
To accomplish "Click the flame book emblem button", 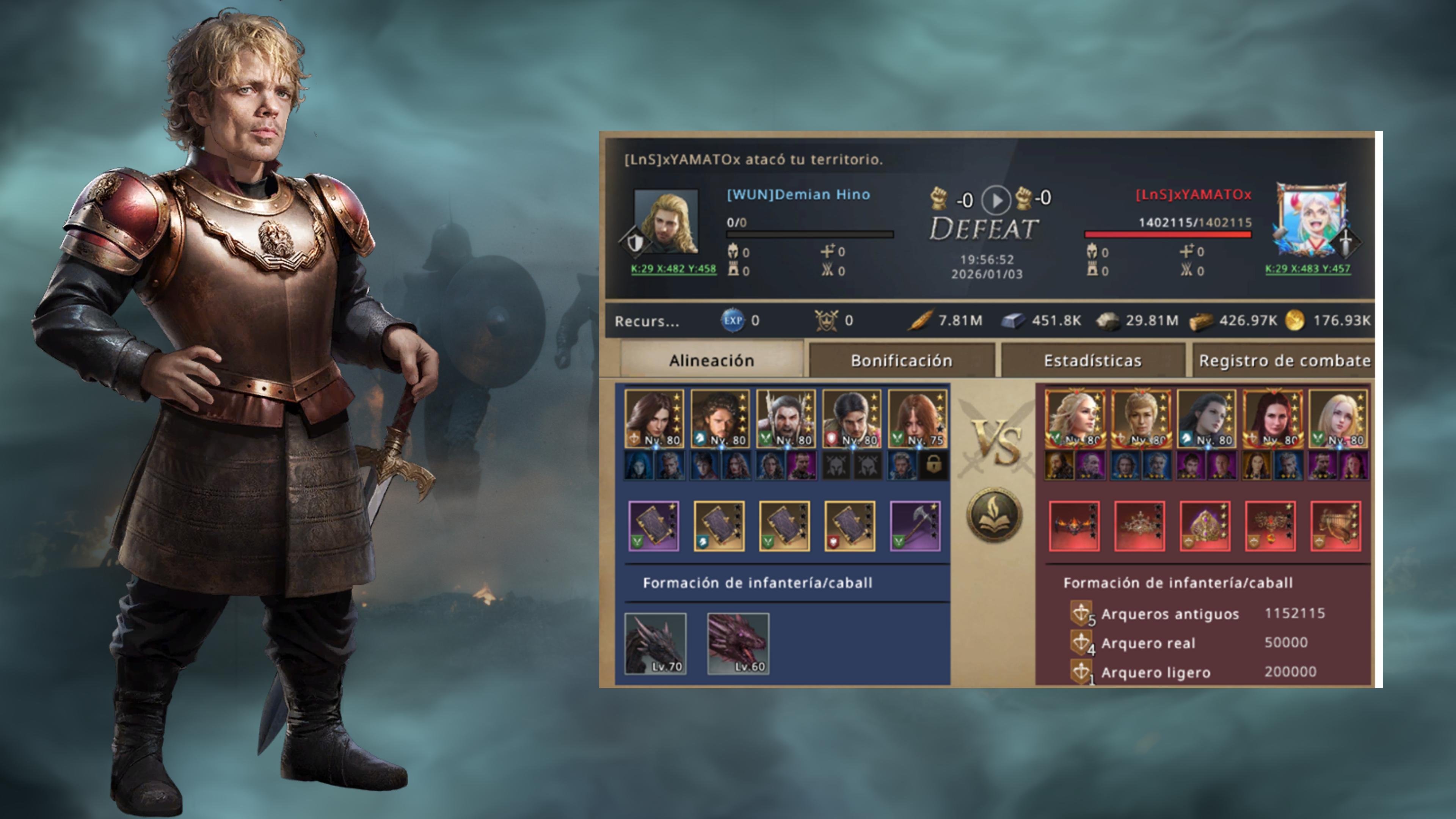I will [x=994, y=516].
